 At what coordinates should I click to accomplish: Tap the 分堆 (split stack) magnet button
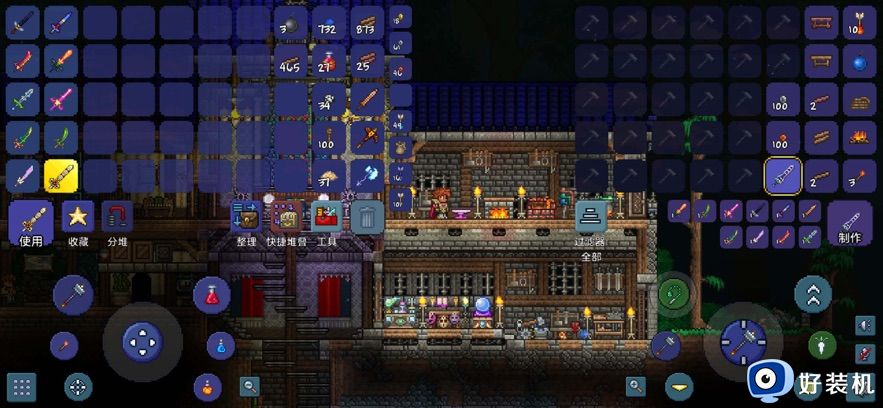(117, 223)
